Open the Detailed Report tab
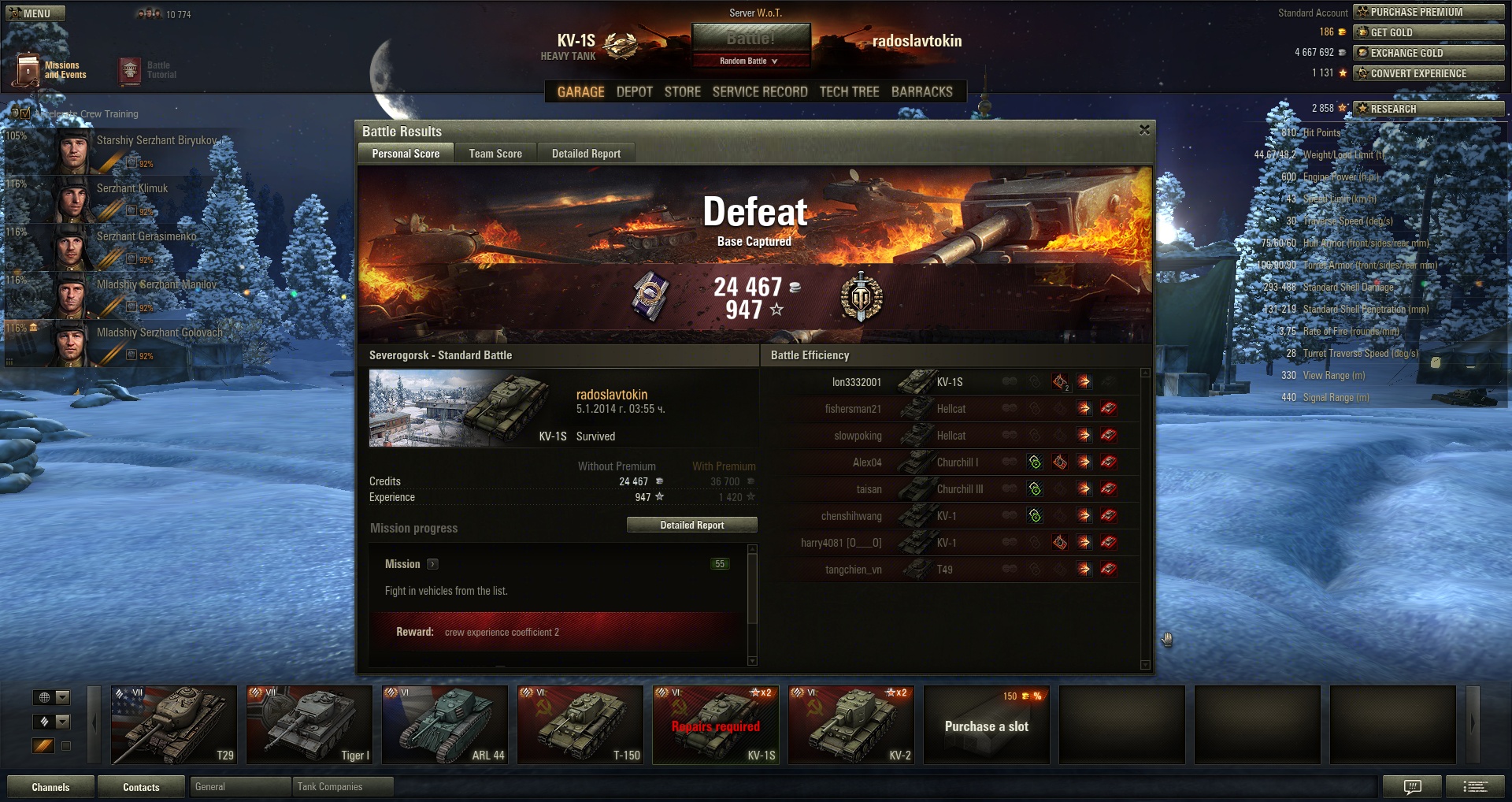 click(x=586, y=154)
